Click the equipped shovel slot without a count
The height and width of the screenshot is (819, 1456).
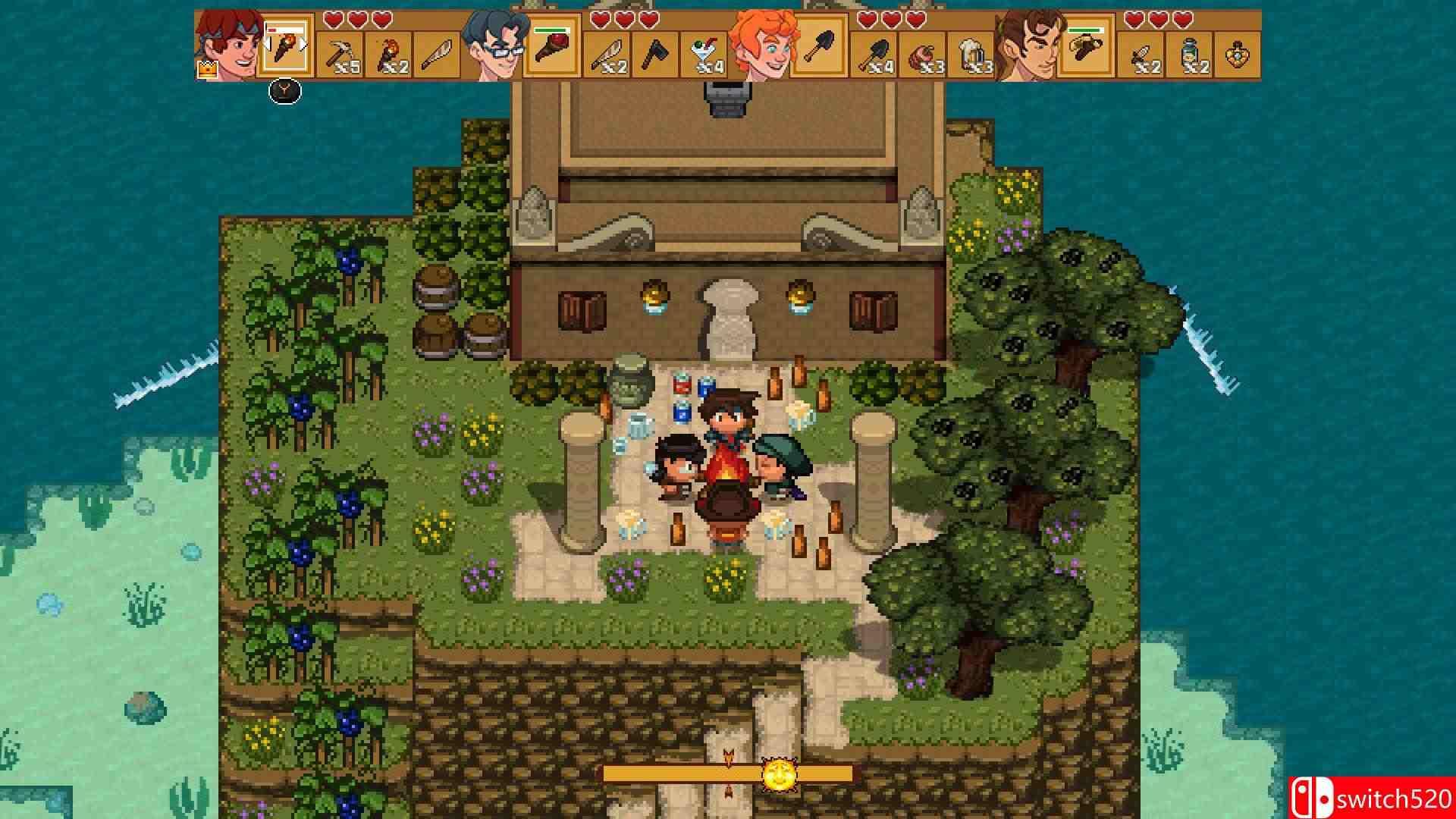coord(820,47)
